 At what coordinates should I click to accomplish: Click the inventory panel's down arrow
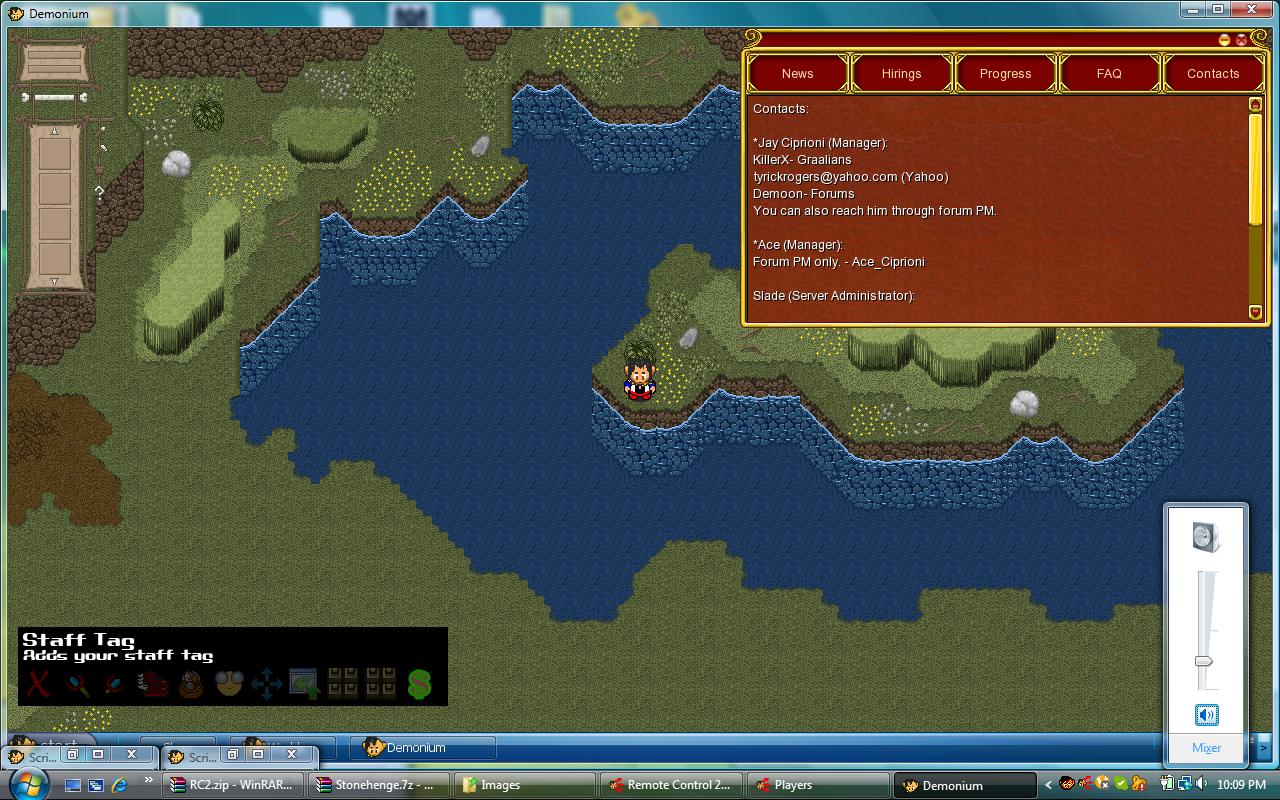[x=55, y=281]
